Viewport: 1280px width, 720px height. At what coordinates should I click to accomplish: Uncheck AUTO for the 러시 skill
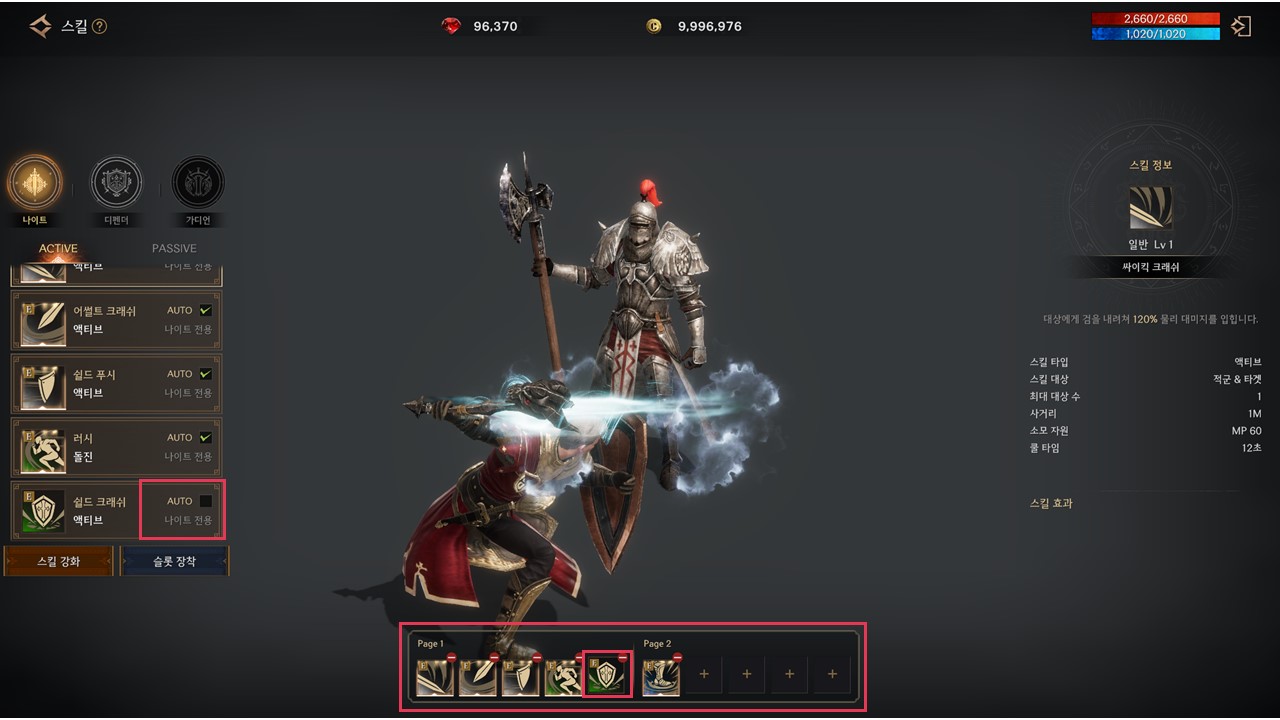[x=206, y=437]
